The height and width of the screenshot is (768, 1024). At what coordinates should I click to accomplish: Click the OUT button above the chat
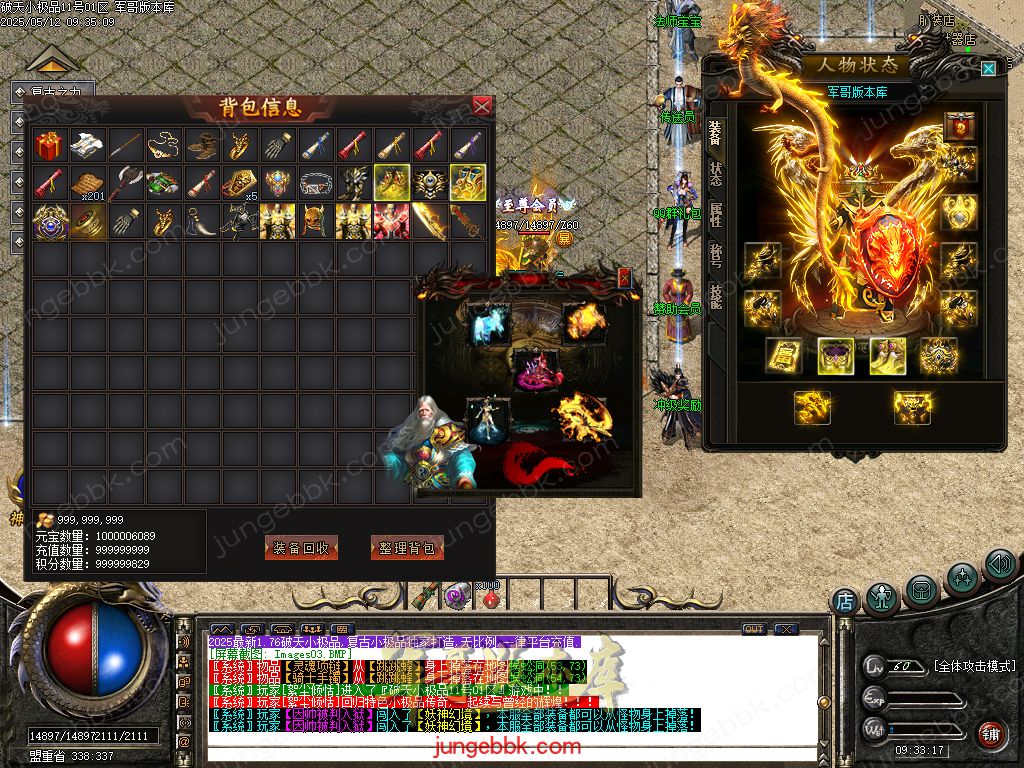click(x=754, y=629)
